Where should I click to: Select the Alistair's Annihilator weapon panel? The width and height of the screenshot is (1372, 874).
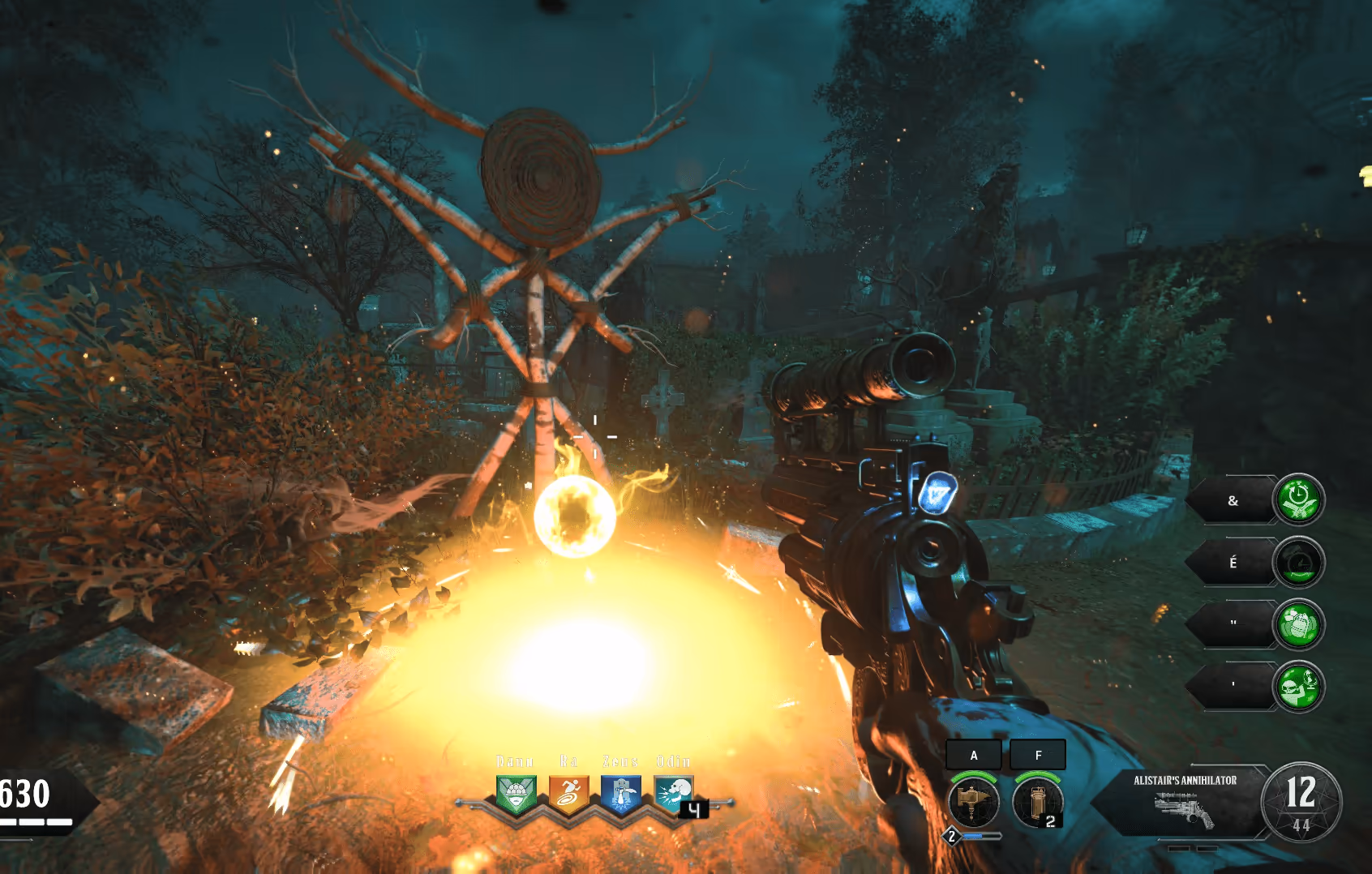click(x=1184, y=801)
